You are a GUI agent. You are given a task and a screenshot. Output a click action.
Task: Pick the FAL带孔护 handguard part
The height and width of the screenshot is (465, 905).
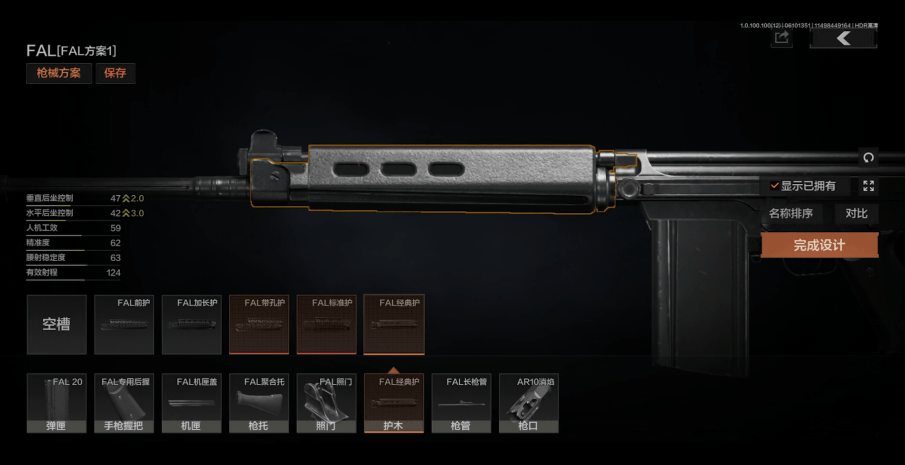[259, 324]
